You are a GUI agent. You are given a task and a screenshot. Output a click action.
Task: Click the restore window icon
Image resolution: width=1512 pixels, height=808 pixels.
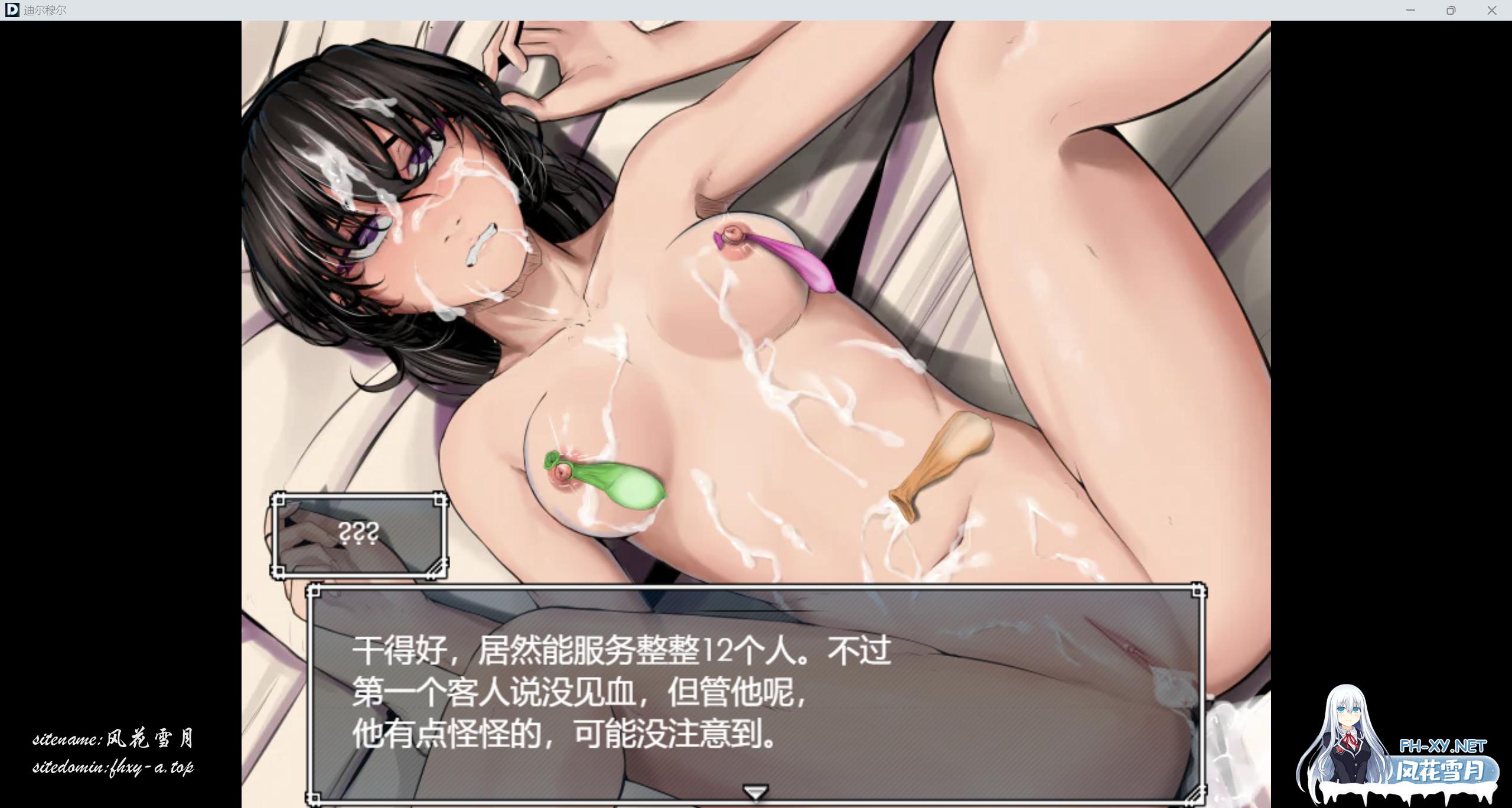coord(1452,10)
